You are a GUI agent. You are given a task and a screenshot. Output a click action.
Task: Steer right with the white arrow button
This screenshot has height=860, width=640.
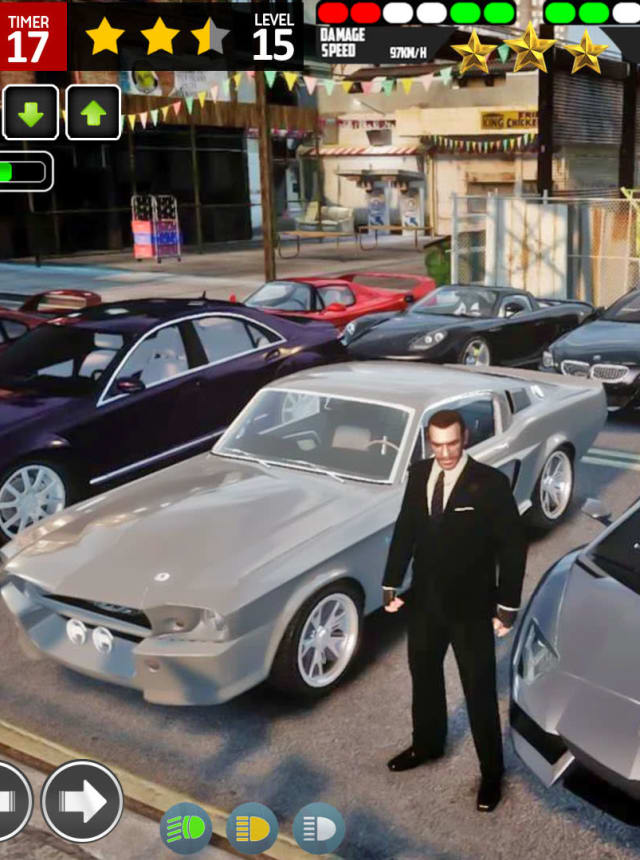click(x=82, y=801)
